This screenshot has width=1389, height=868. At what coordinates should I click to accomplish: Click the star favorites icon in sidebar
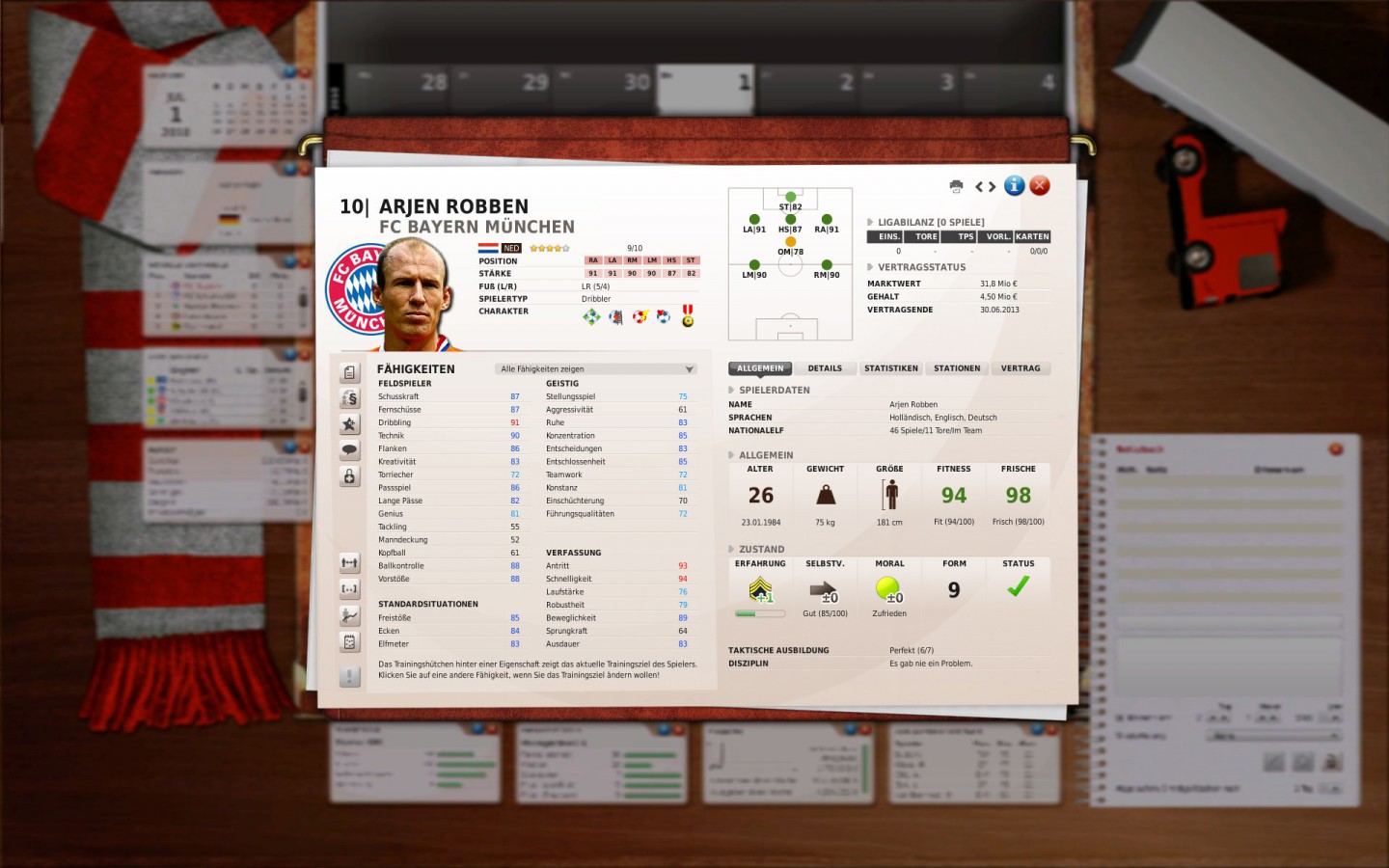click(347, 422)
